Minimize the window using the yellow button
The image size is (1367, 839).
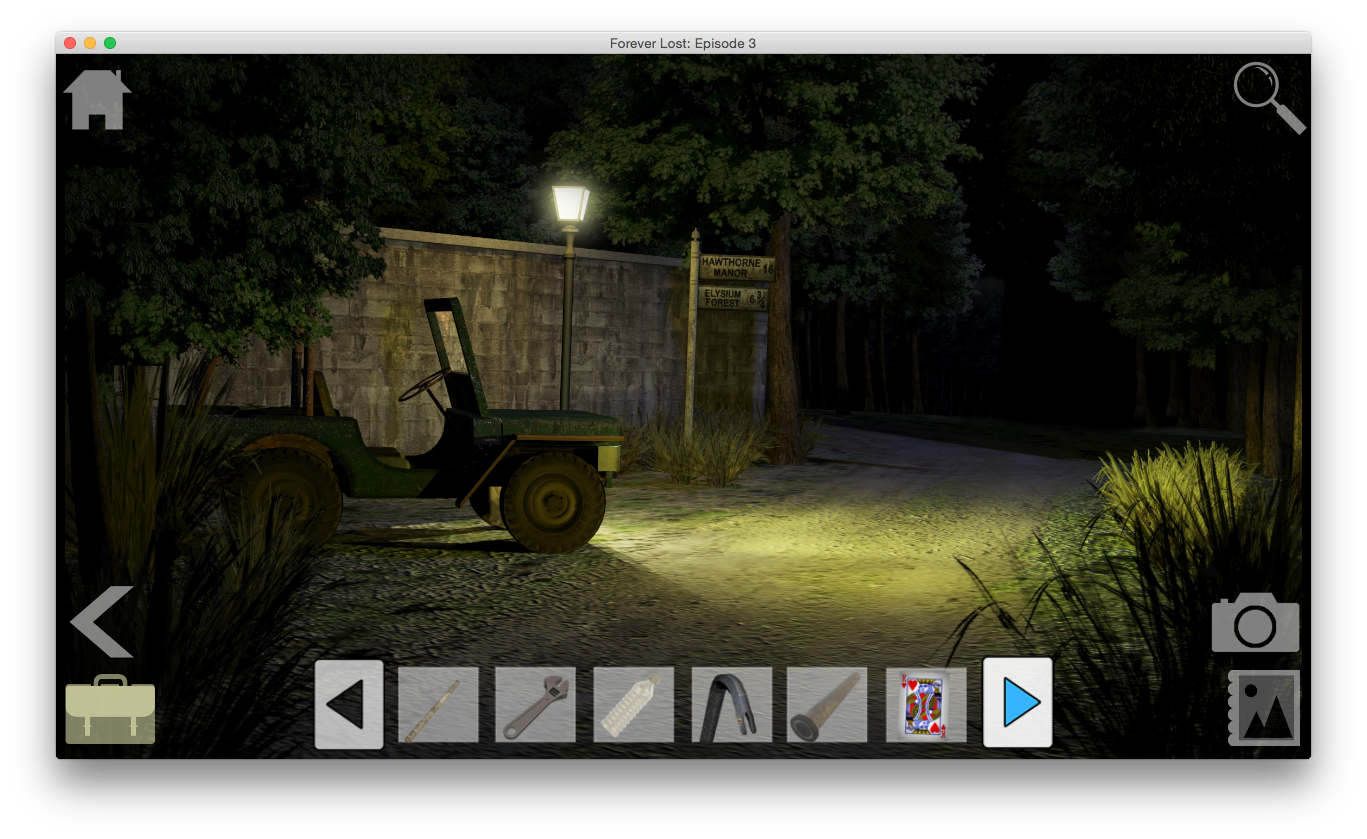point(90,43)
